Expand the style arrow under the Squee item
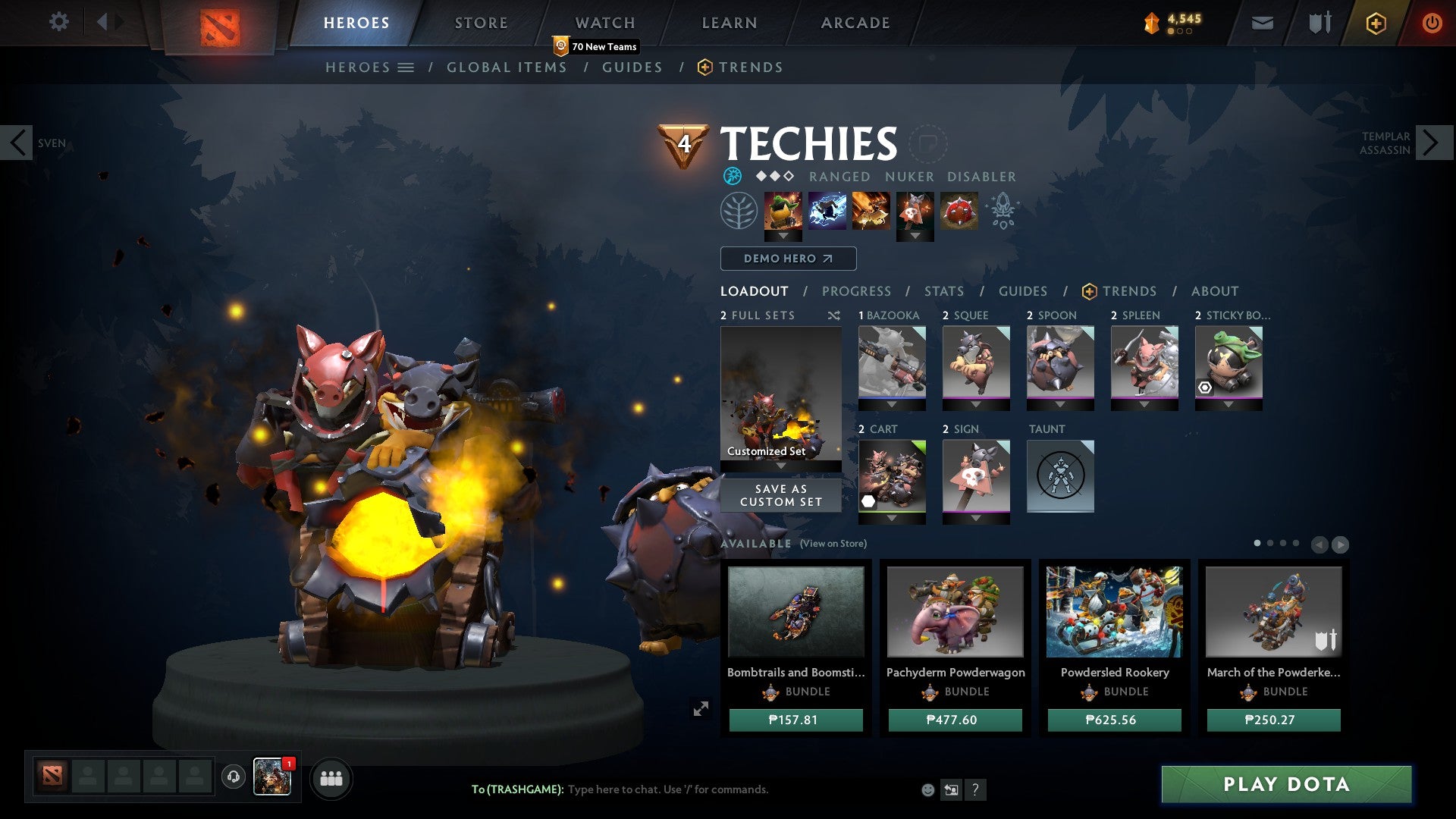This screenshot has width=1456, height=819. (x=975, y=406)
